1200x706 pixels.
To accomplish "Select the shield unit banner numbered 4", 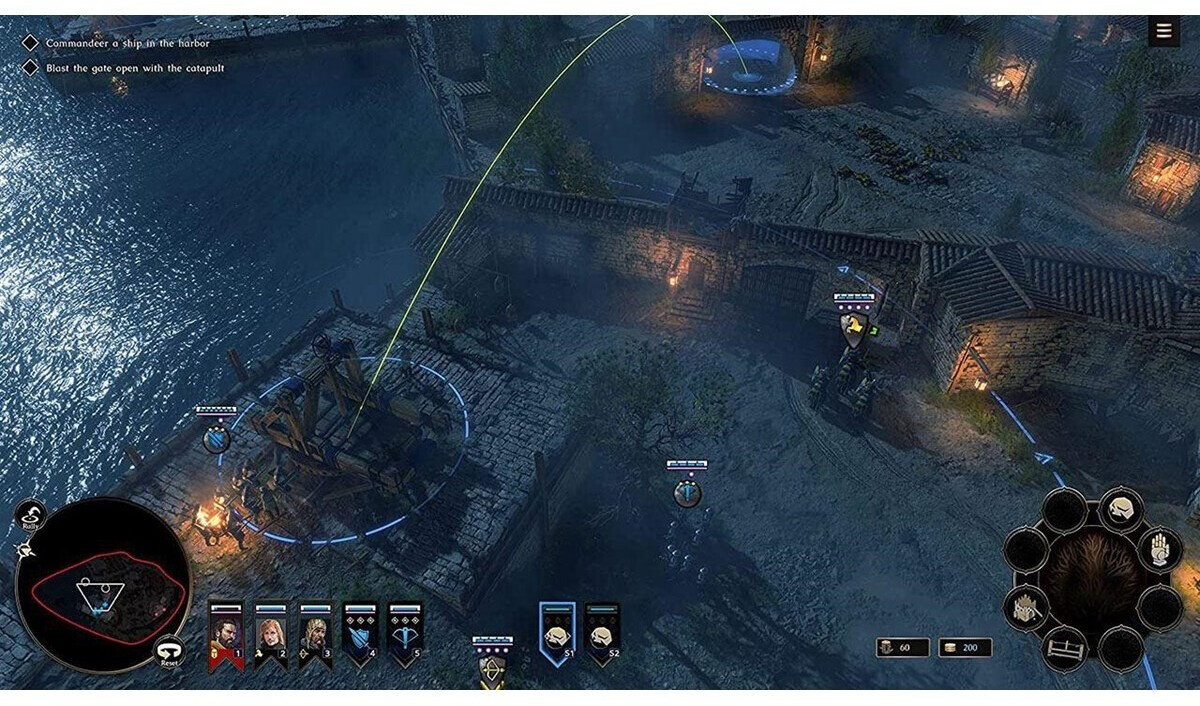I will point(360,635).
